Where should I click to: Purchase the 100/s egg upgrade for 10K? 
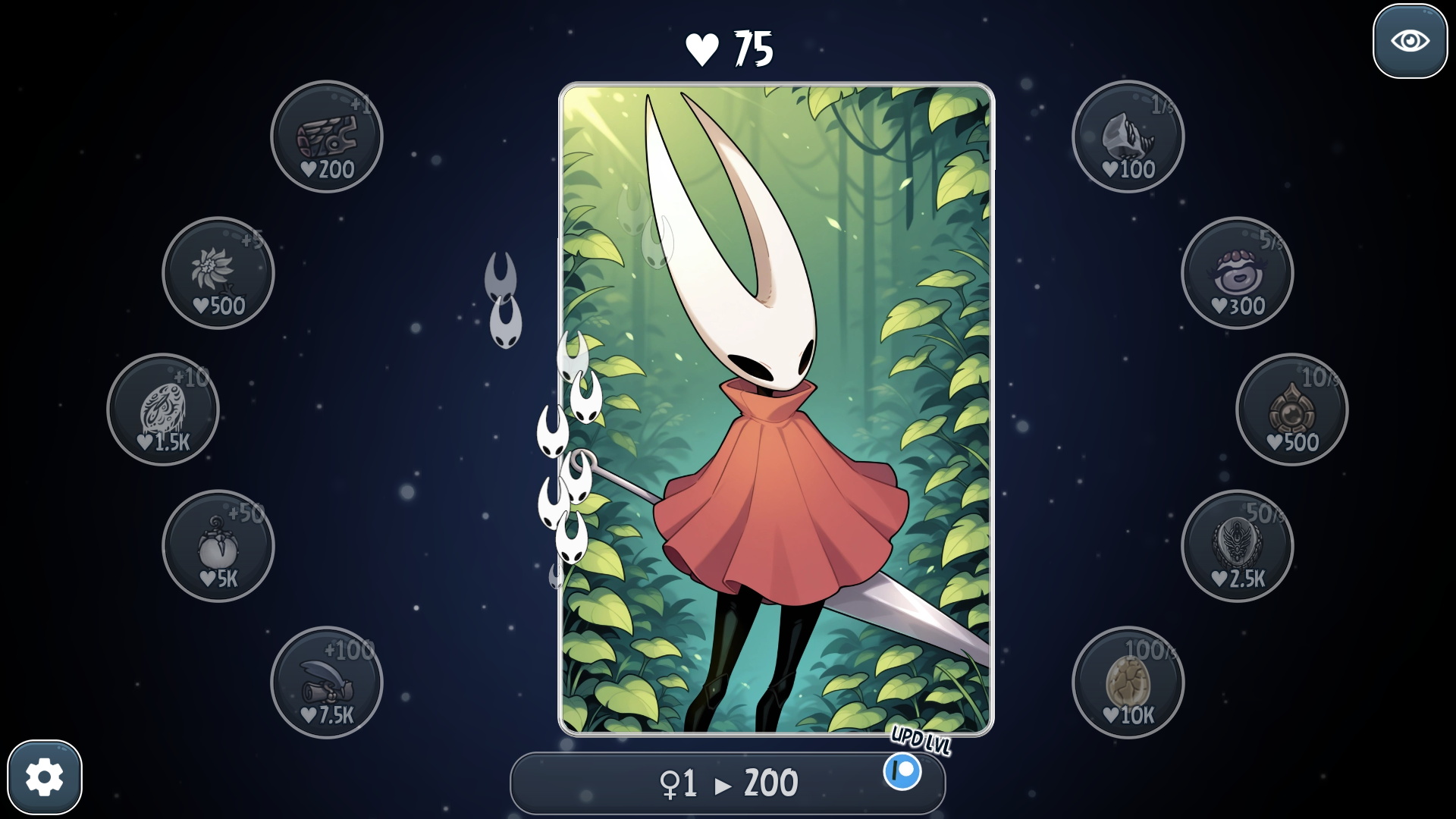[x=1128, y=683]
